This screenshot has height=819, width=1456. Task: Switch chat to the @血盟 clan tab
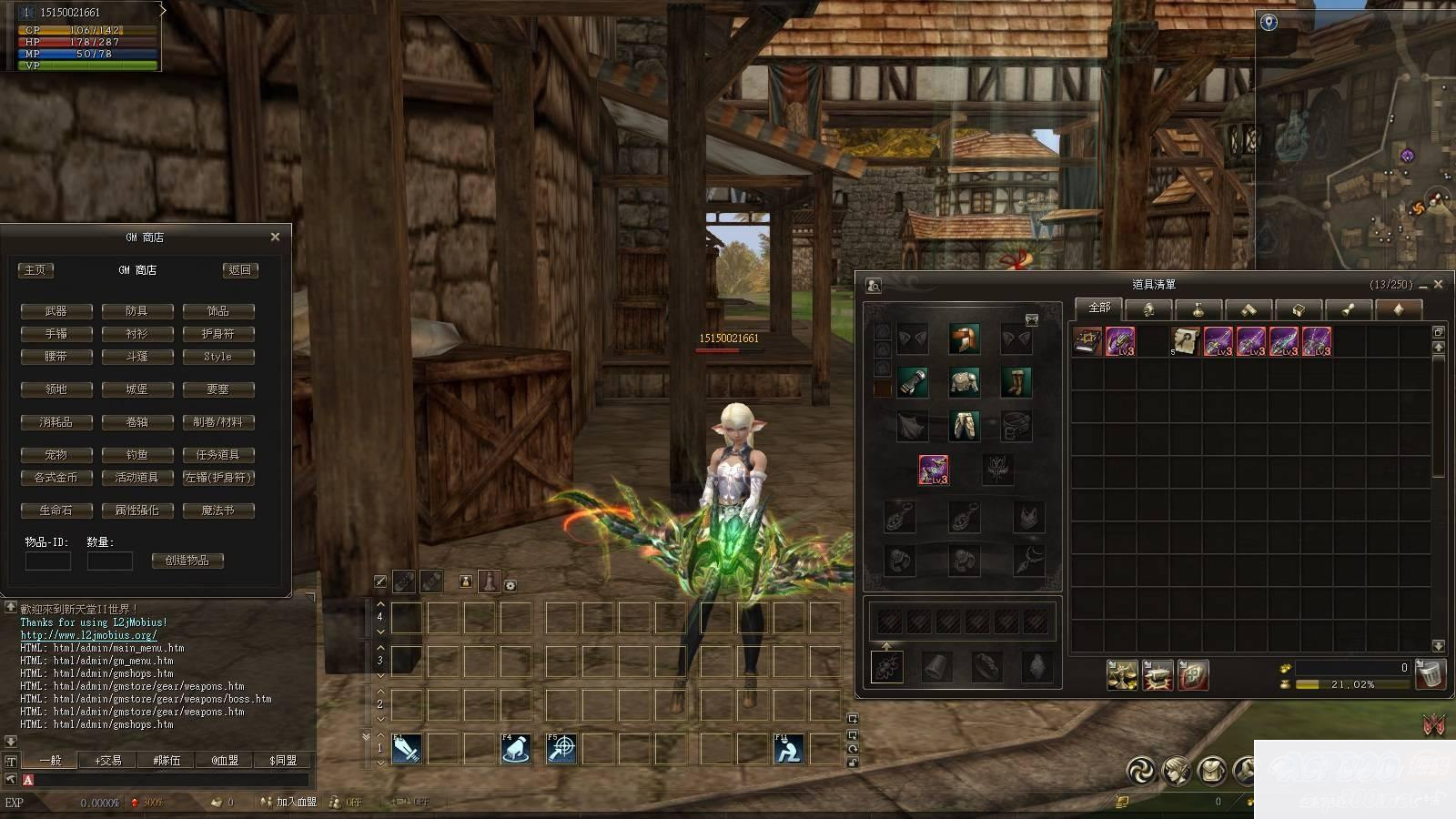(224, 761)
